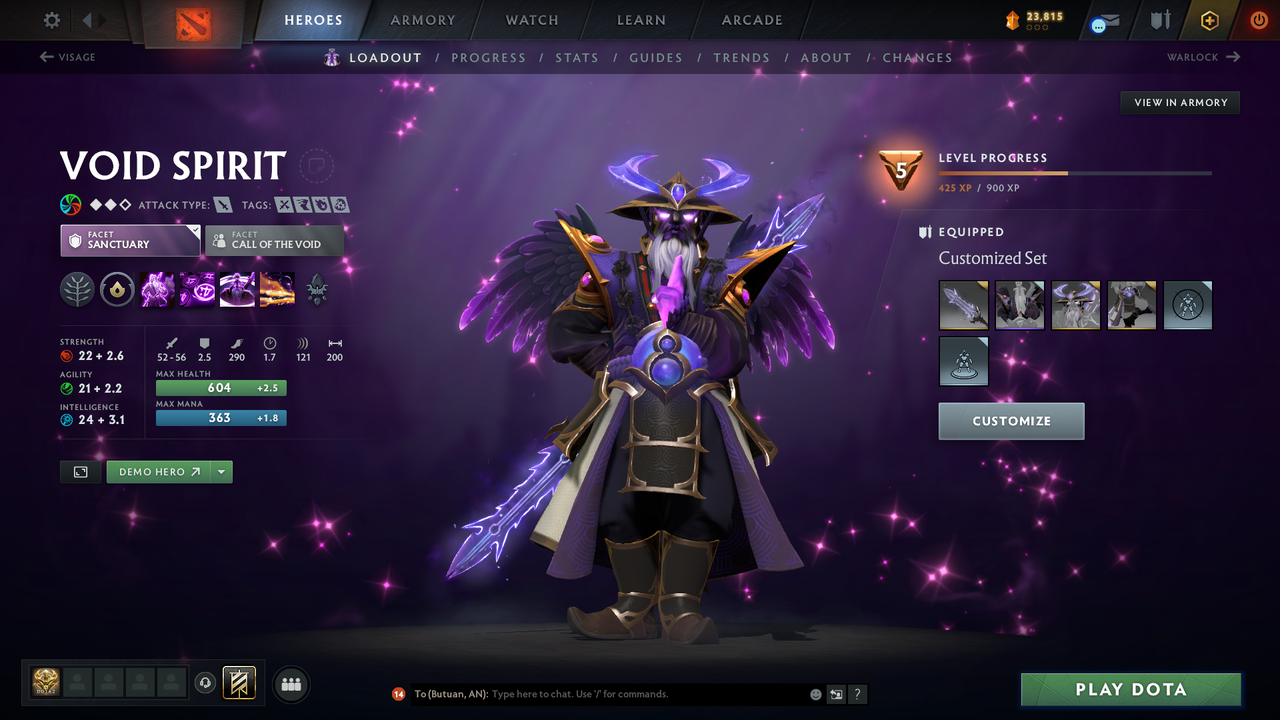Click the shield-and-sword armory icon

point(1160,19)
